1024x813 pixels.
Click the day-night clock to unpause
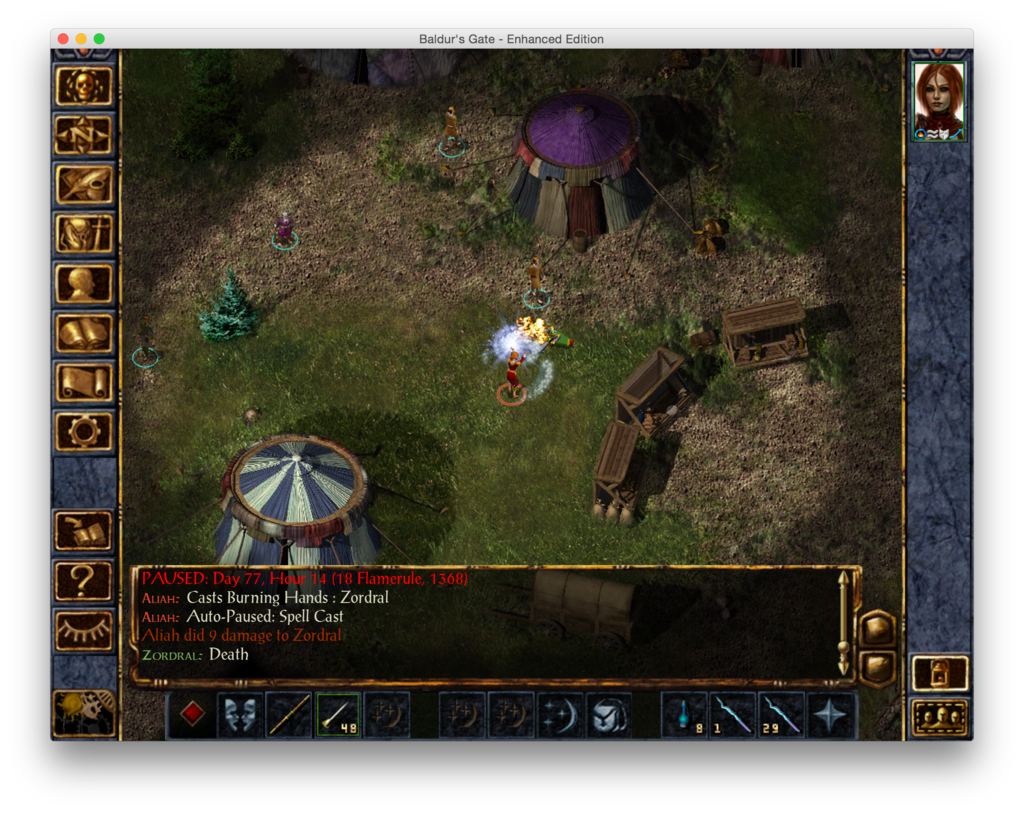click(x=84, y=711)
